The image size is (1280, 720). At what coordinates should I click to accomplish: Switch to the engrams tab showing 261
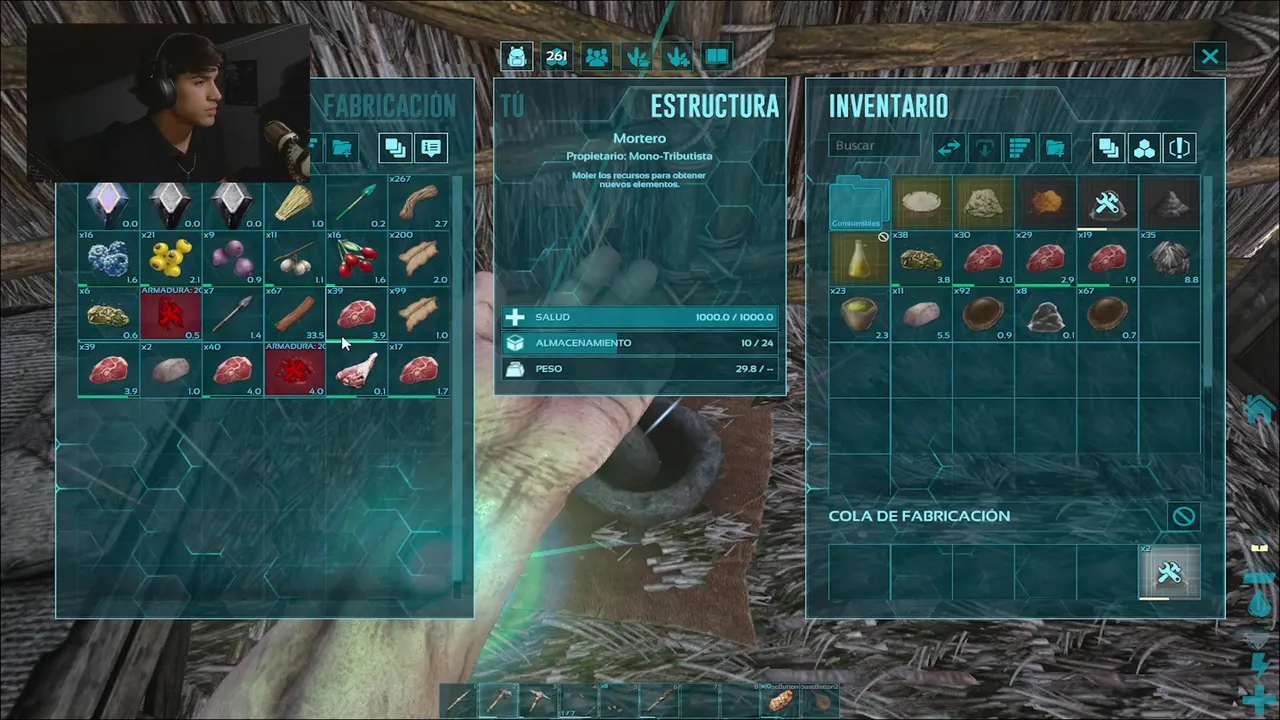pos(557,56)
